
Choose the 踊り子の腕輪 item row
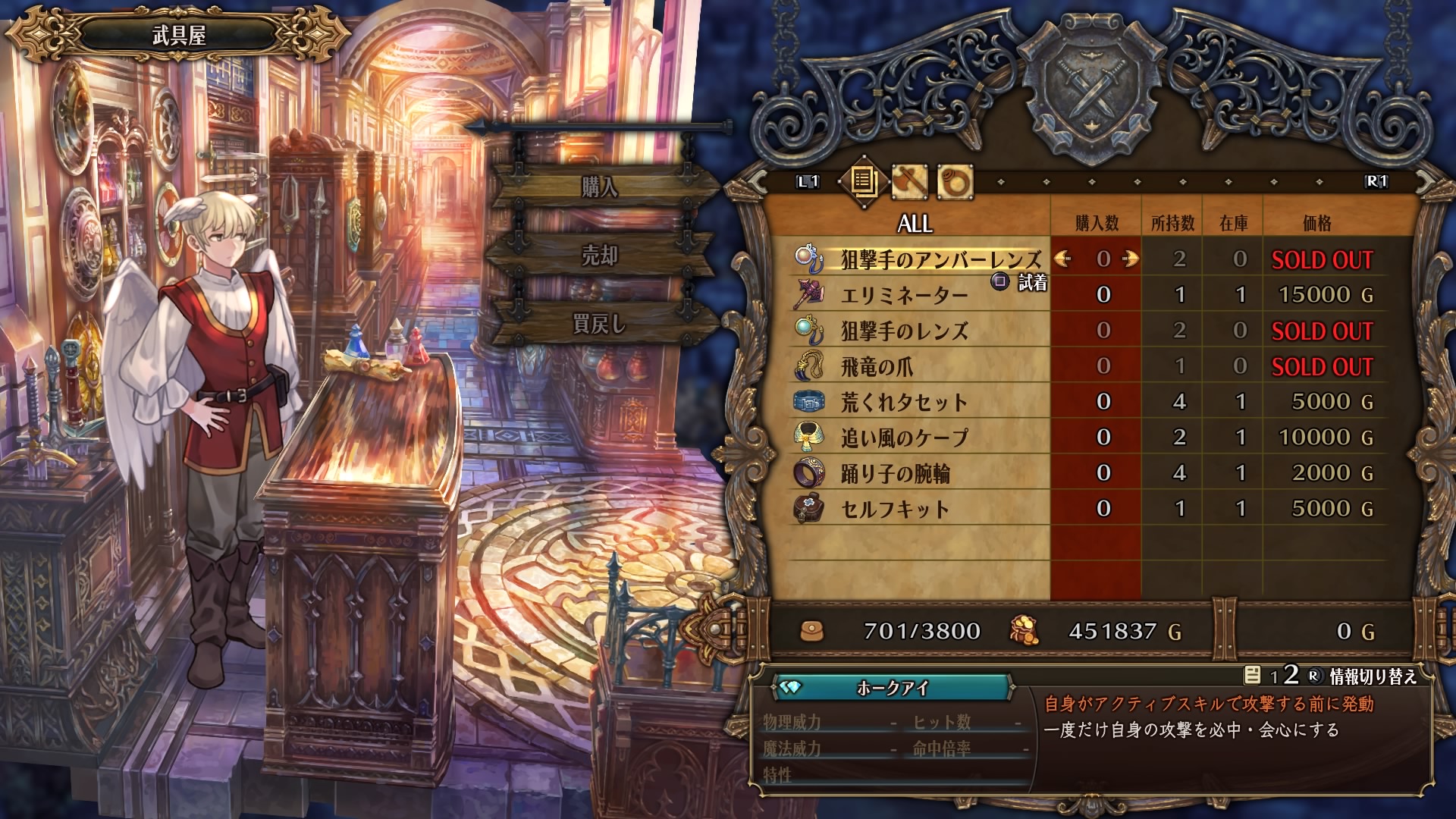click(895, 473)
